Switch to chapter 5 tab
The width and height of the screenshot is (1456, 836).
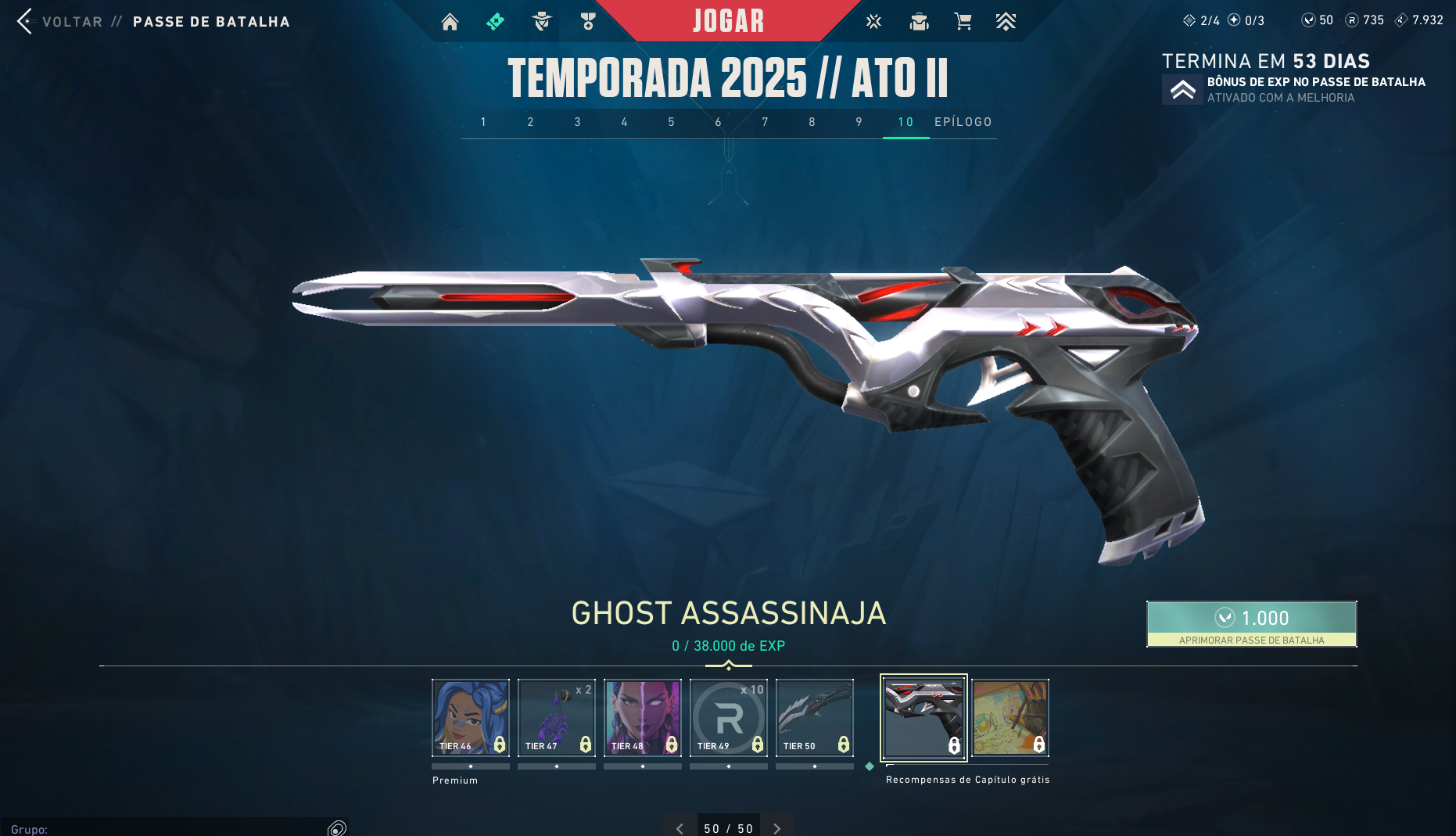(671, 122)
